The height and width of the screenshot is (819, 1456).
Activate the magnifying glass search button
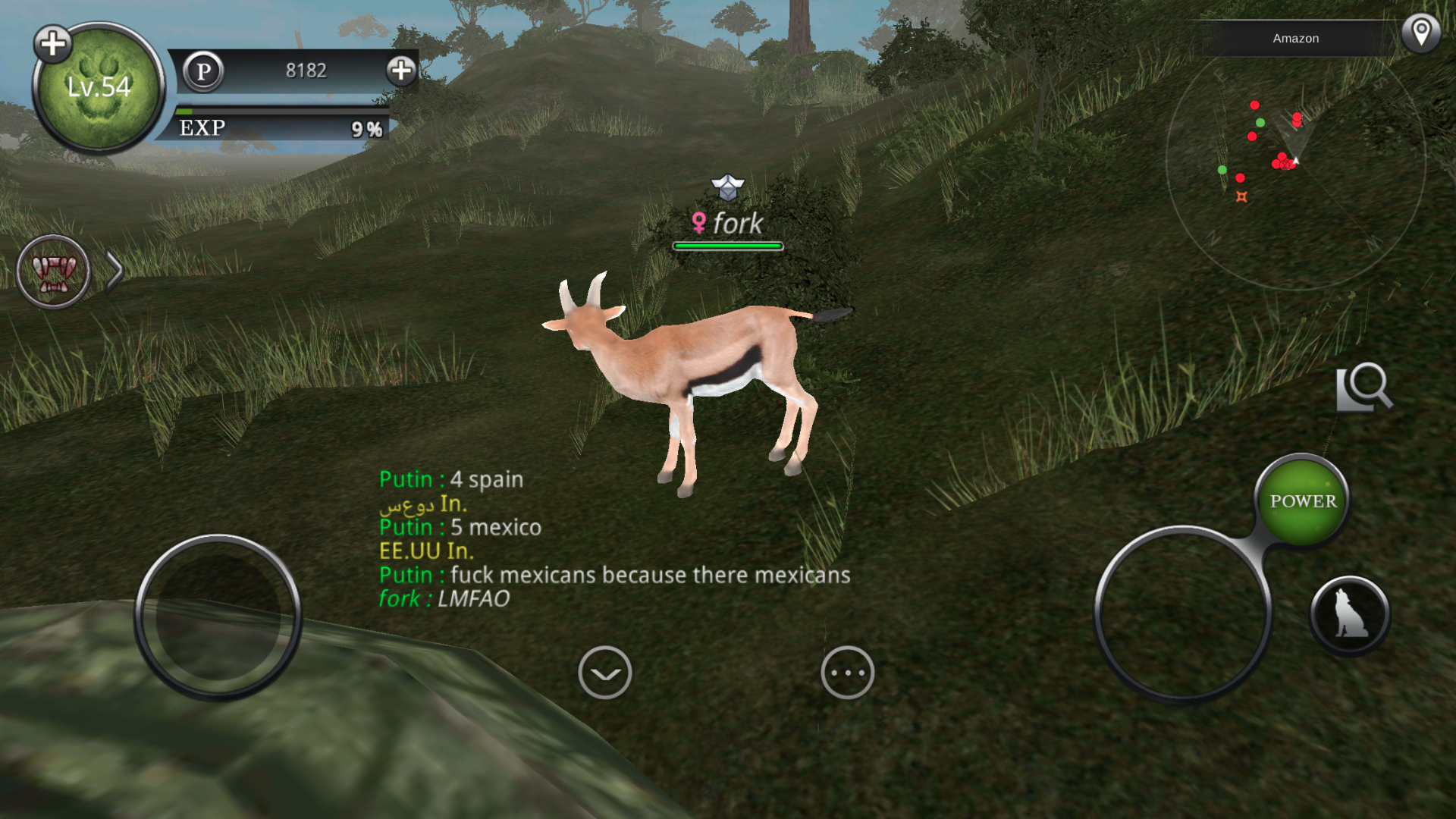pyautogui.click(x=1364, y=388)
